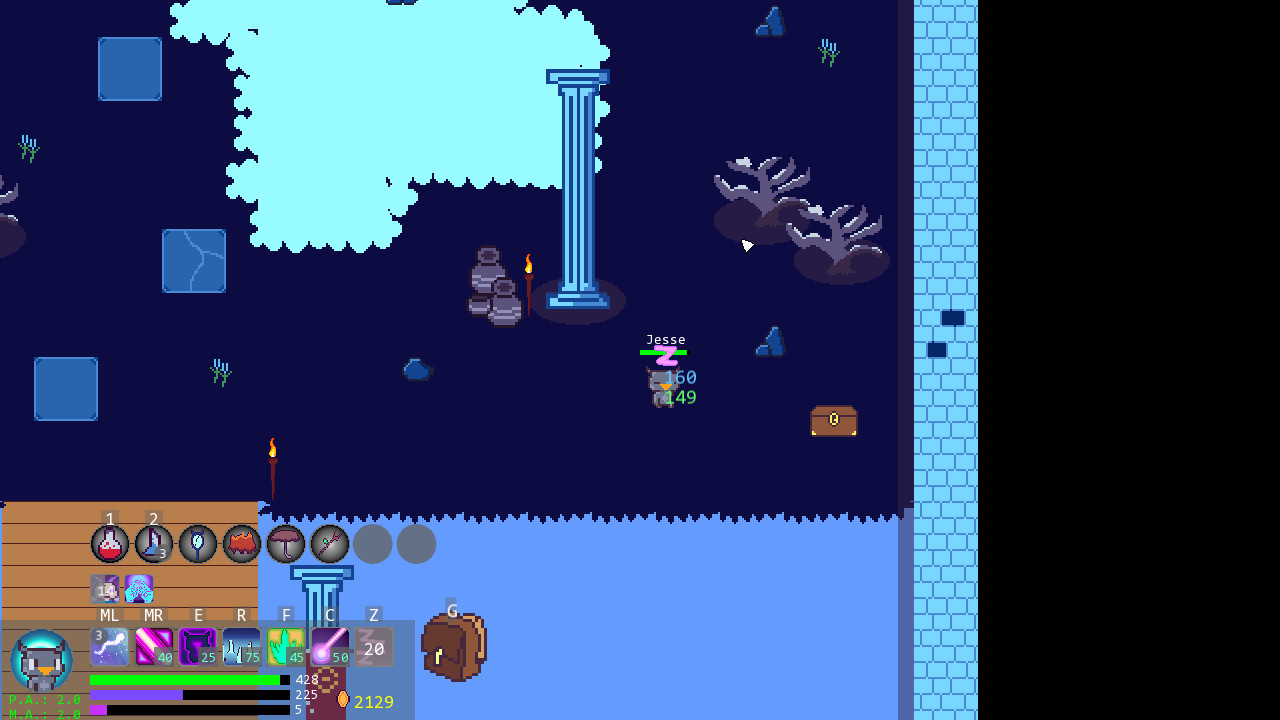Image resolution: width=1280 pixels, height=720 pixels.
Task: Use the blue potion in hotbar slot 2
Action: point(154,544)
